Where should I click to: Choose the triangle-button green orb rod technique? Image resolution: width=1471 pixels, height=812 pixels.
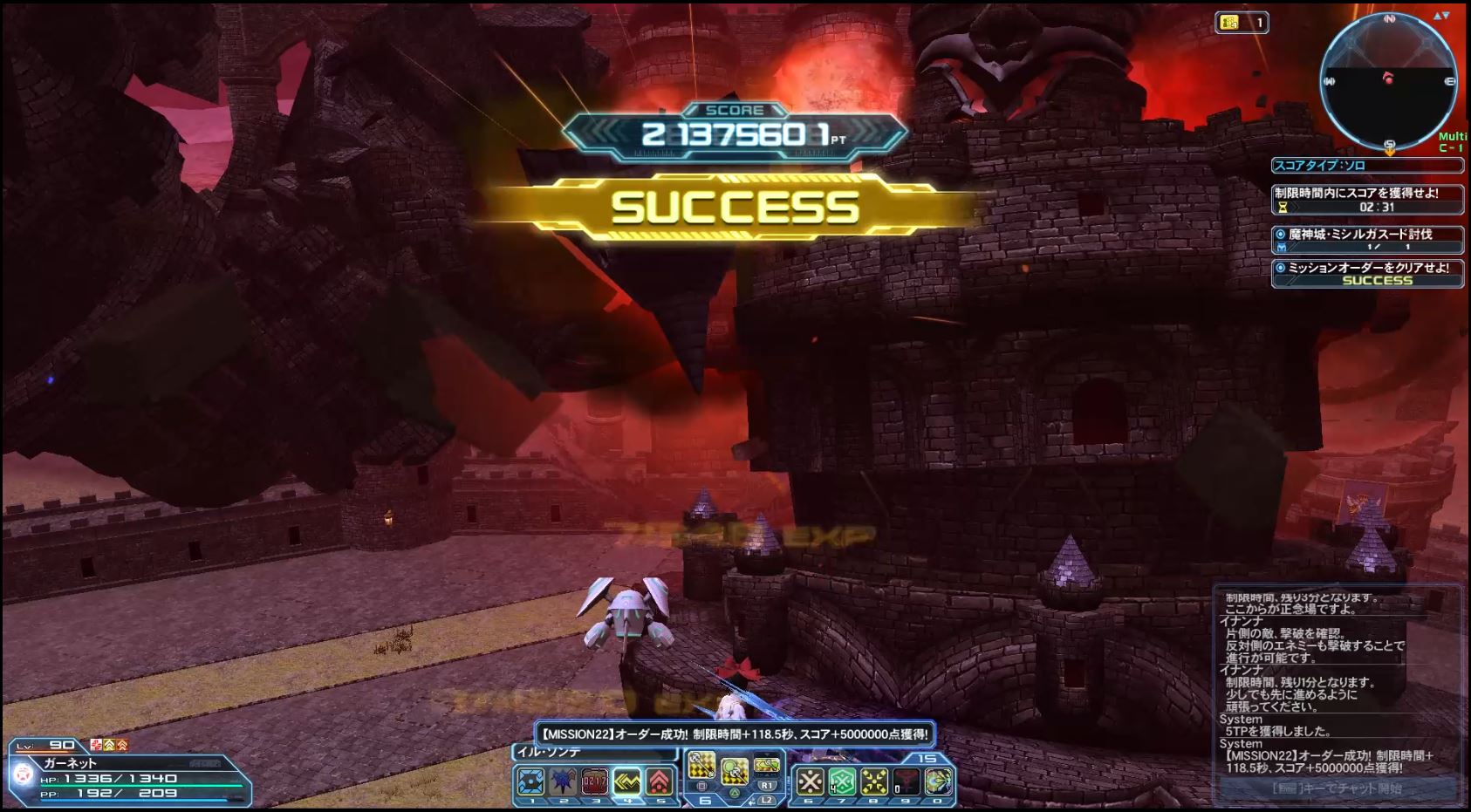tap(734, 770)
